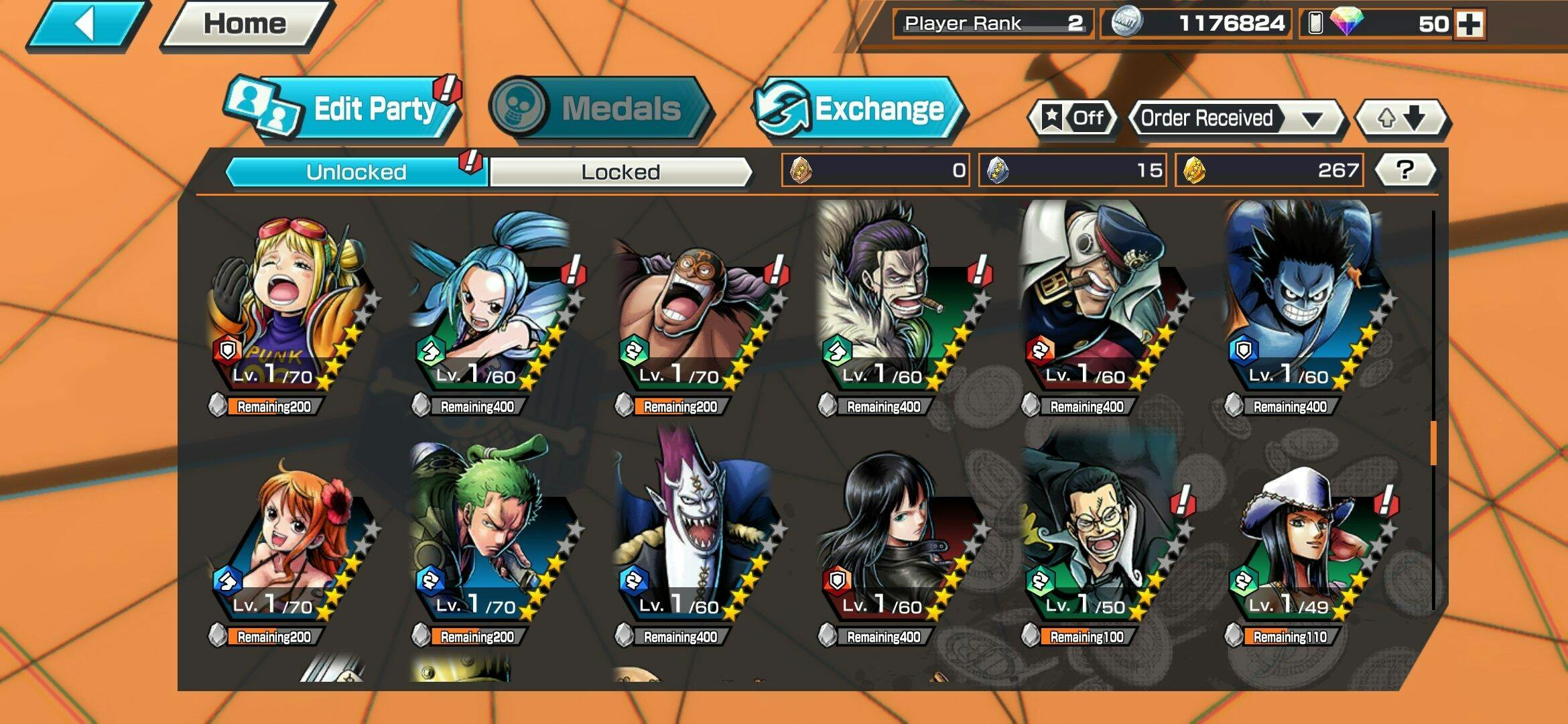Go back with the arrow button
Viewport: 1568px width, 724px height.
[x=86, y=25]
